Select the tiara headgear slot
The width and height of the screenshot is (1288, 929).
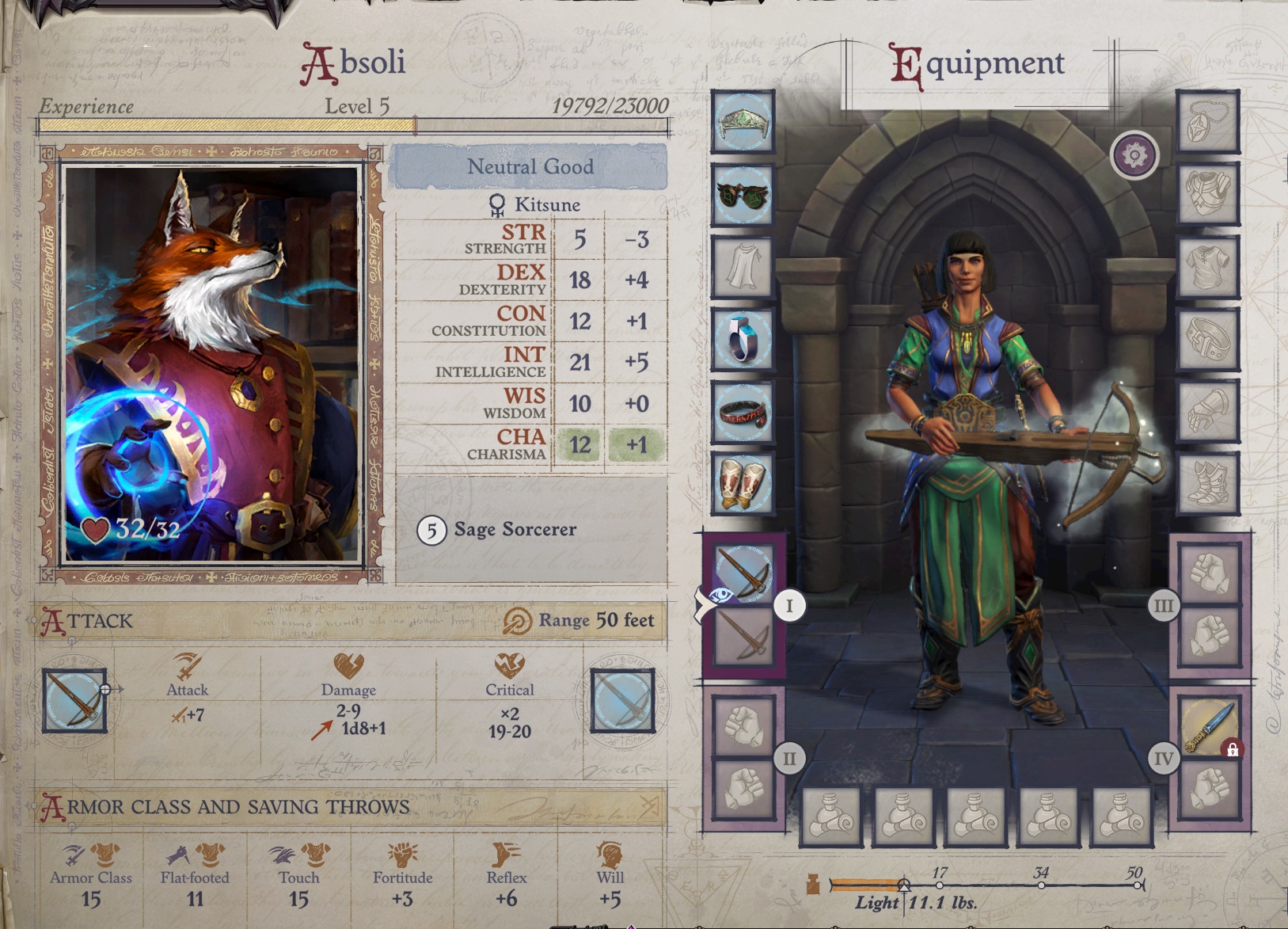[x=743, y=122]
